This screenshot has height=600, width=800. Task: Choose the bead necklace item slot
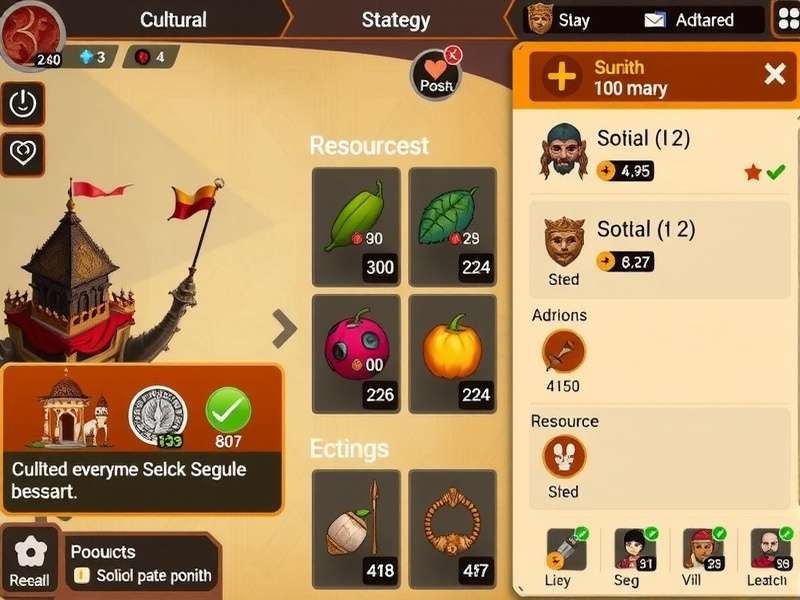(452, 526)
